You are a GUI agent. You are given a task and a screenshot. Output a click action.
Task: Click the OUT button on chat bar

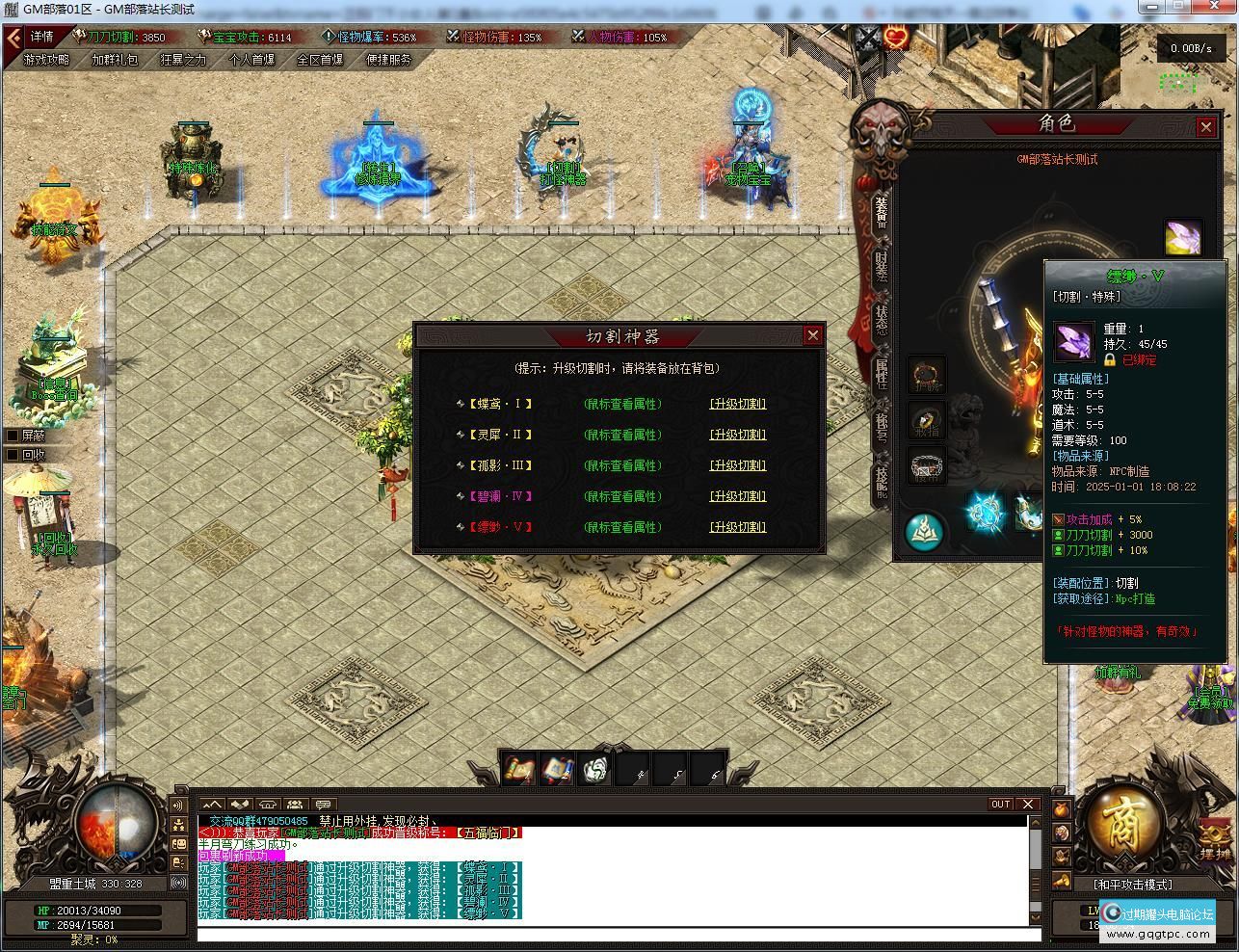click(1001, 805)
